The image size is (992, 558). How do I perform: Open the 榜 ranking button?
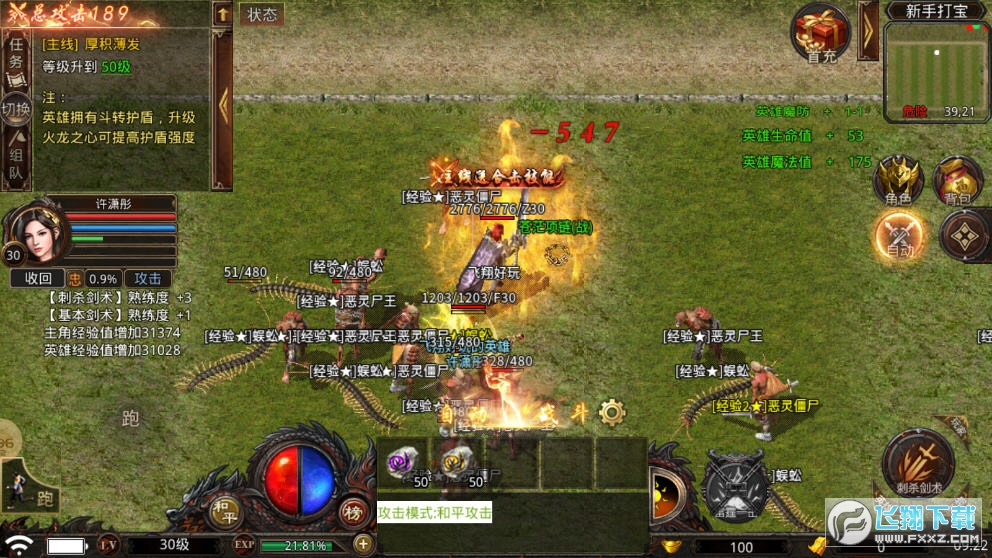[x=352, y=510]
